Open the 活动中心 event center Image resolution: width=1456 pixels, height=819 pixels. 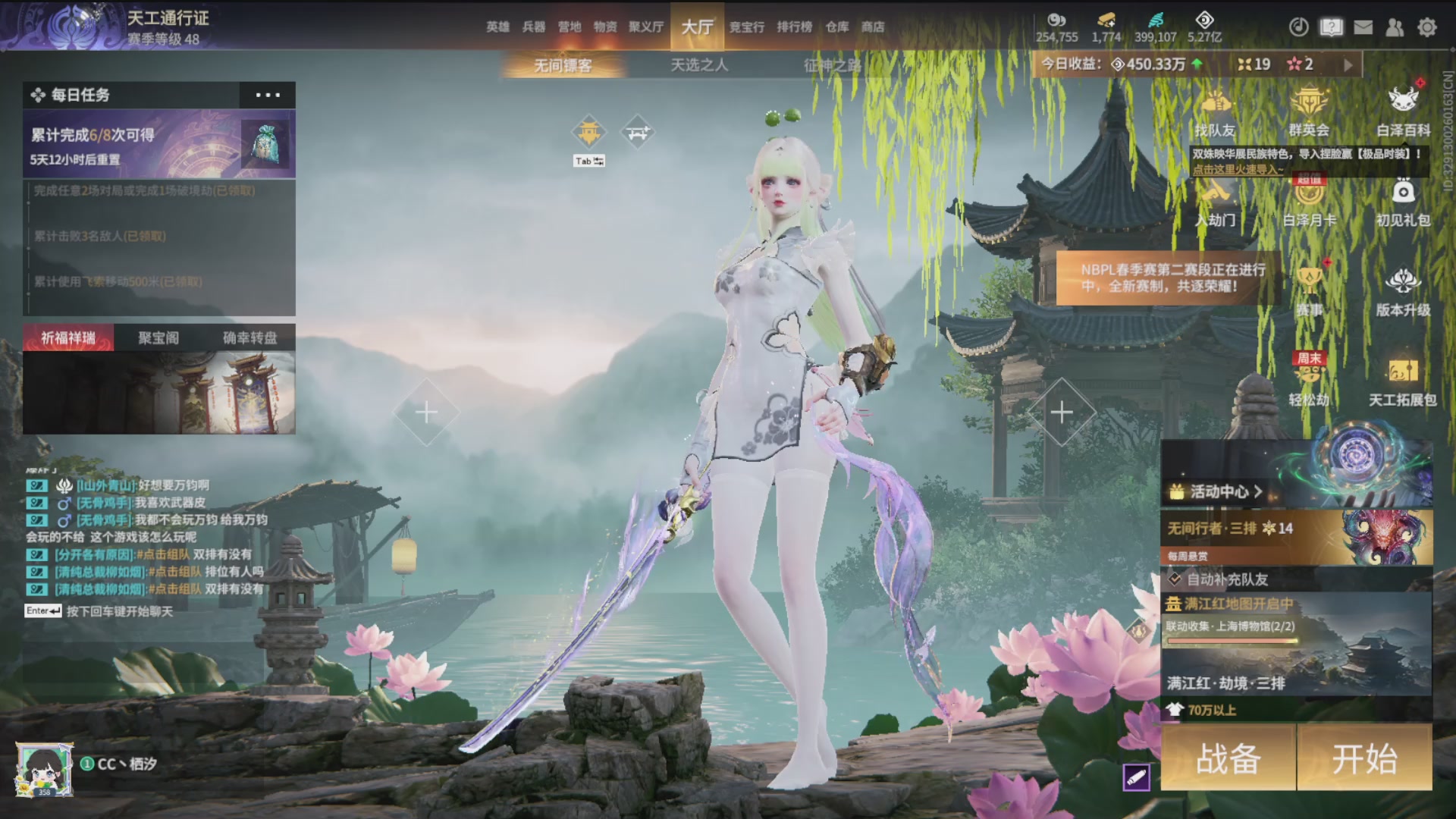[1218, 491]
